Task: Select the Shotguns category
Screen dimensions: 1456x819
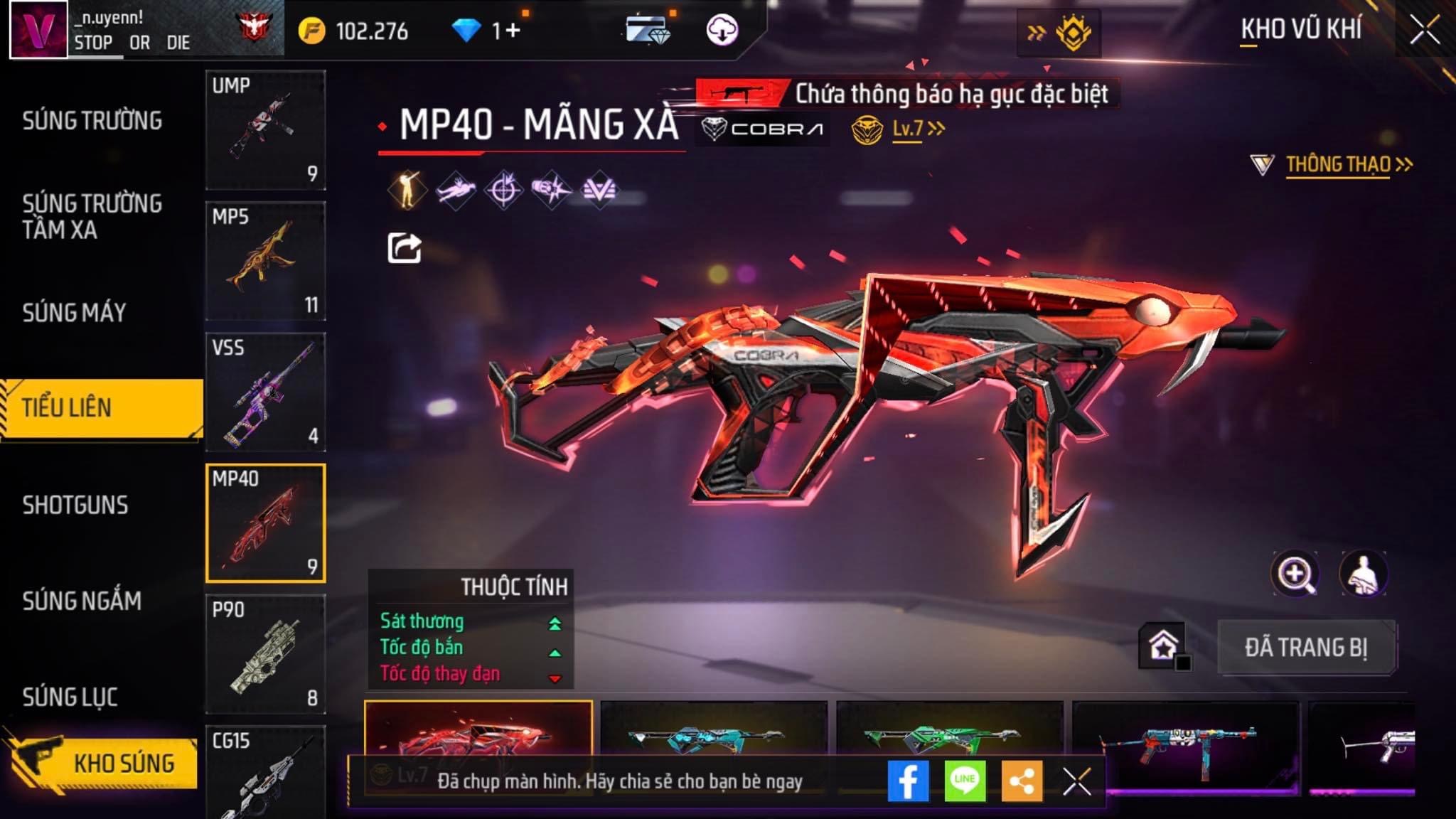Action: [75, 505]
